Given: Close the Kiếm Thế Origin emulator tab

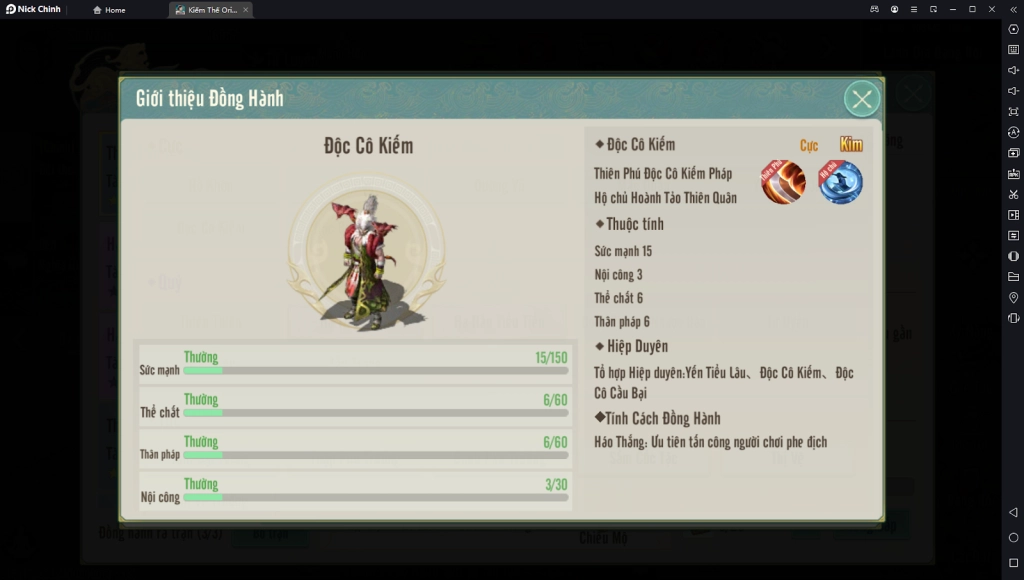Looking at the screenshot, I should [246, 10].
